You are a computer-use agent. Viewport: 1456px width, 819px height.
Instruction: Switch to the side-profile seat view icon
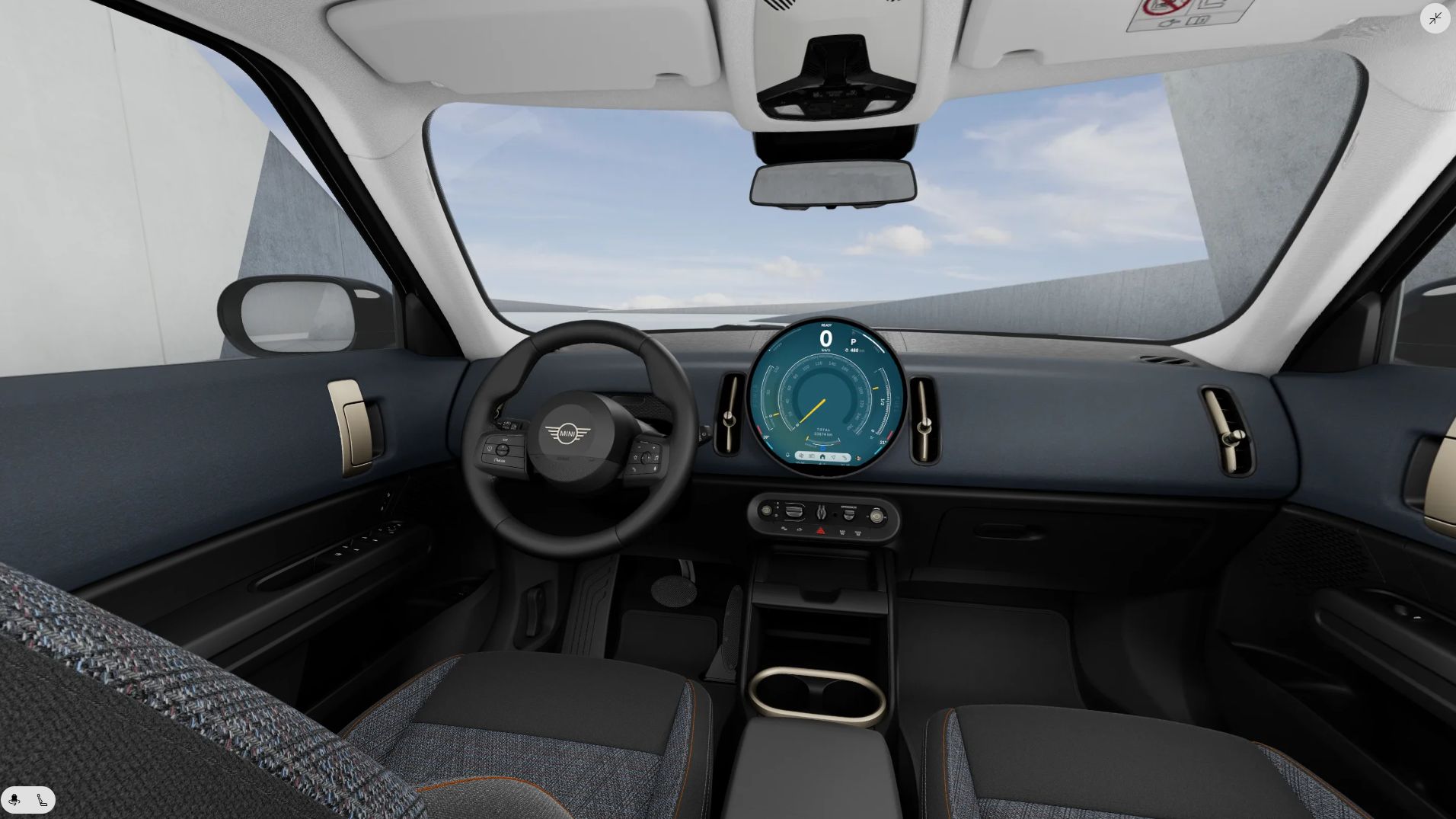tap(42, 800)
